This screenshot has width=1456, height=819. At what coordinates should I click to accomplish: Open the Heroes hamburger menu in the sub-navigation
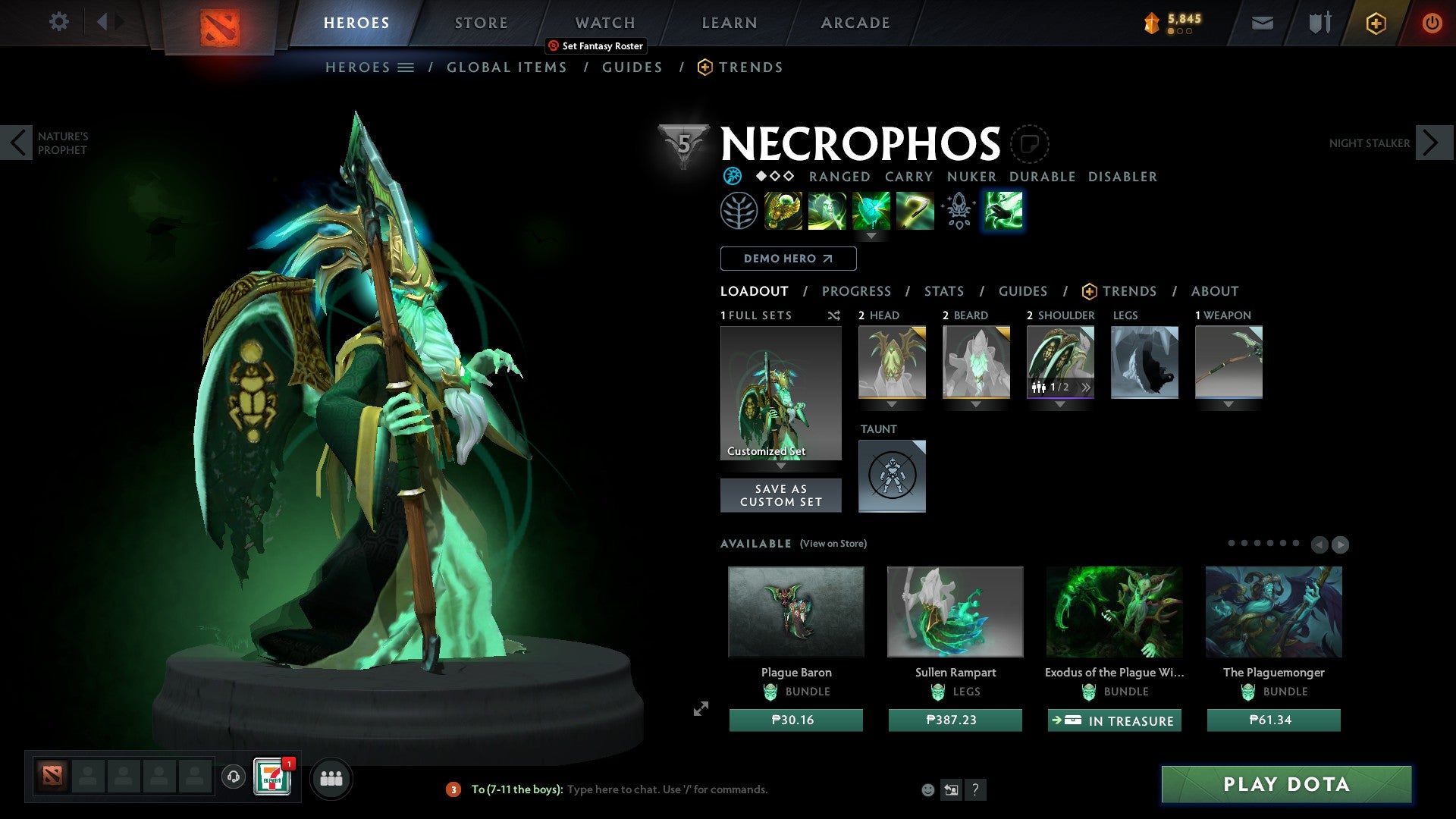pos(406,67)
